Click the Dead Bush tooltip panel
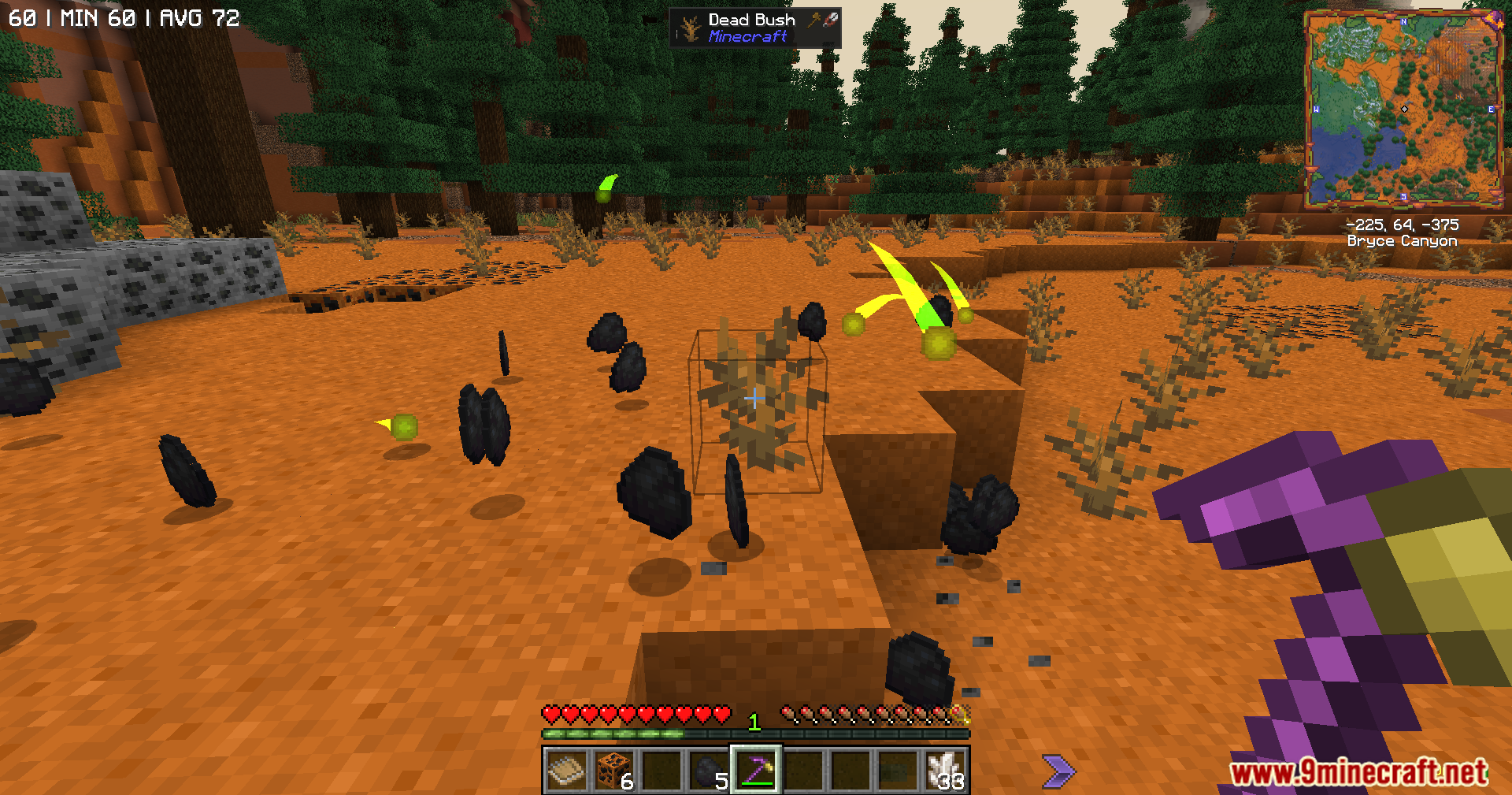1512x795 pixels. [754, 28]
